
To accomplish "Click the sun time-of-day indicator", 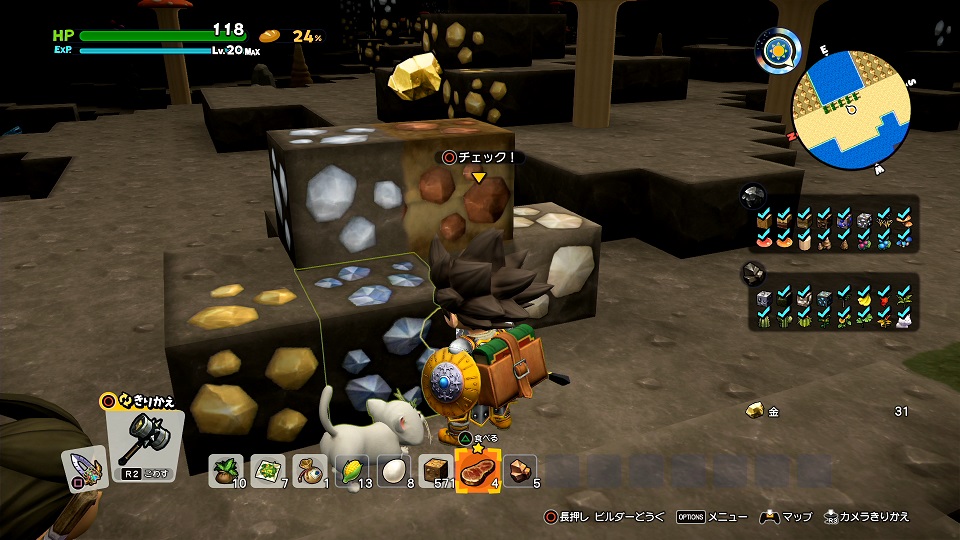I will [779, 48].
